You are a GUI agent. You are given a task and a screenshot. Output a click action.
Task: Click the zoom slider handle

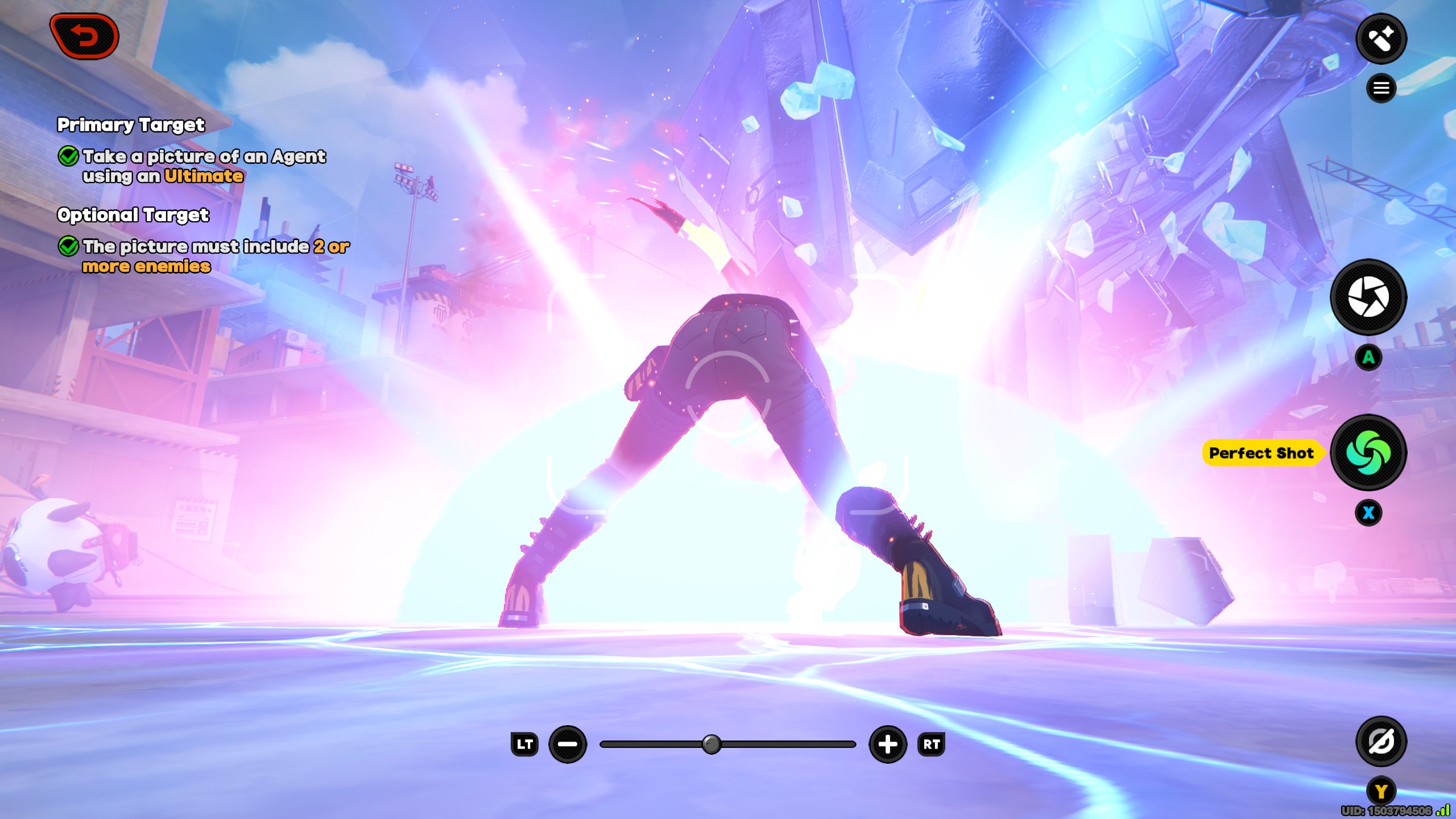(x=711, y=744)
